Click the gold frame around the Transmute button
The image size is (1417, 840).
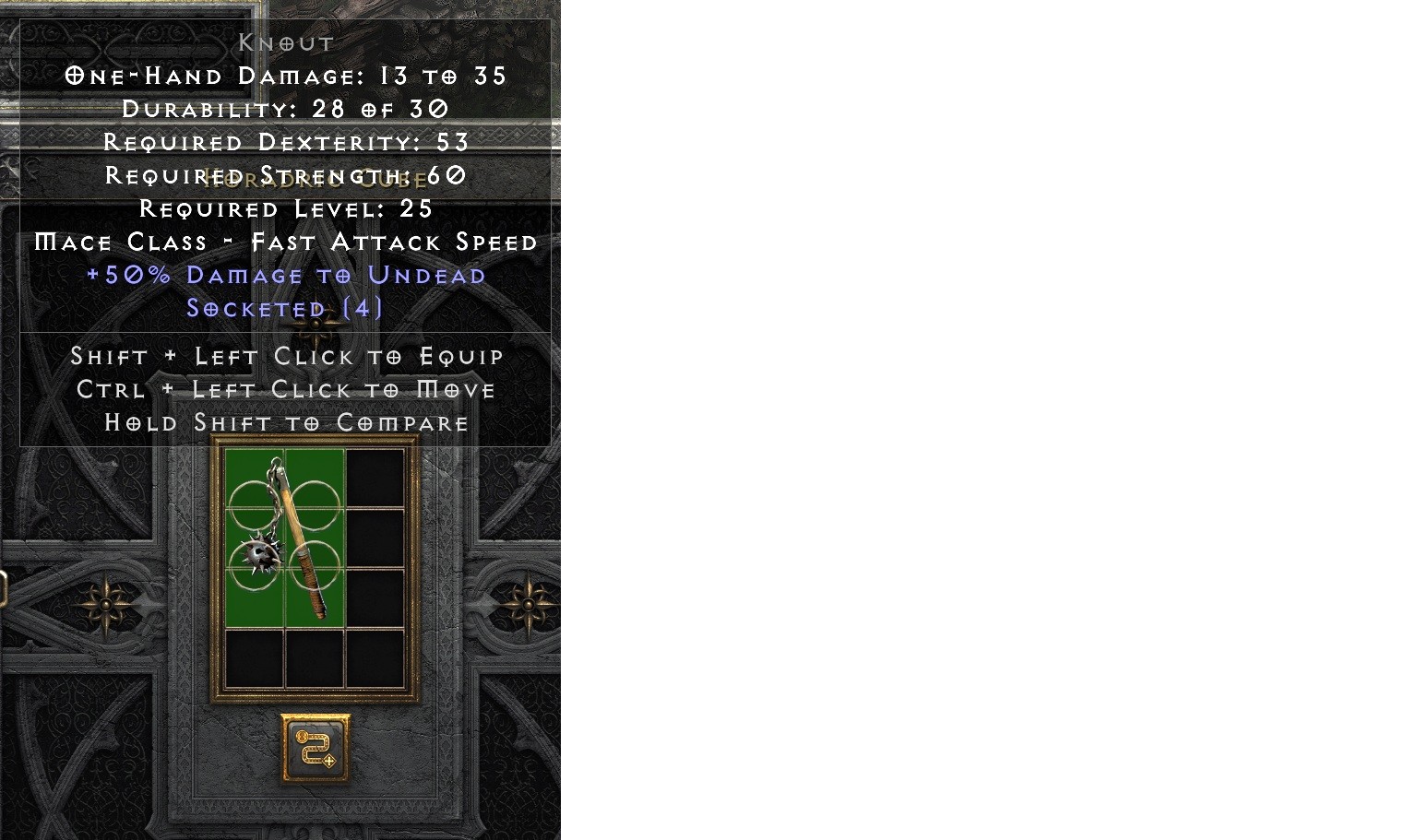(x=314, y=717)
